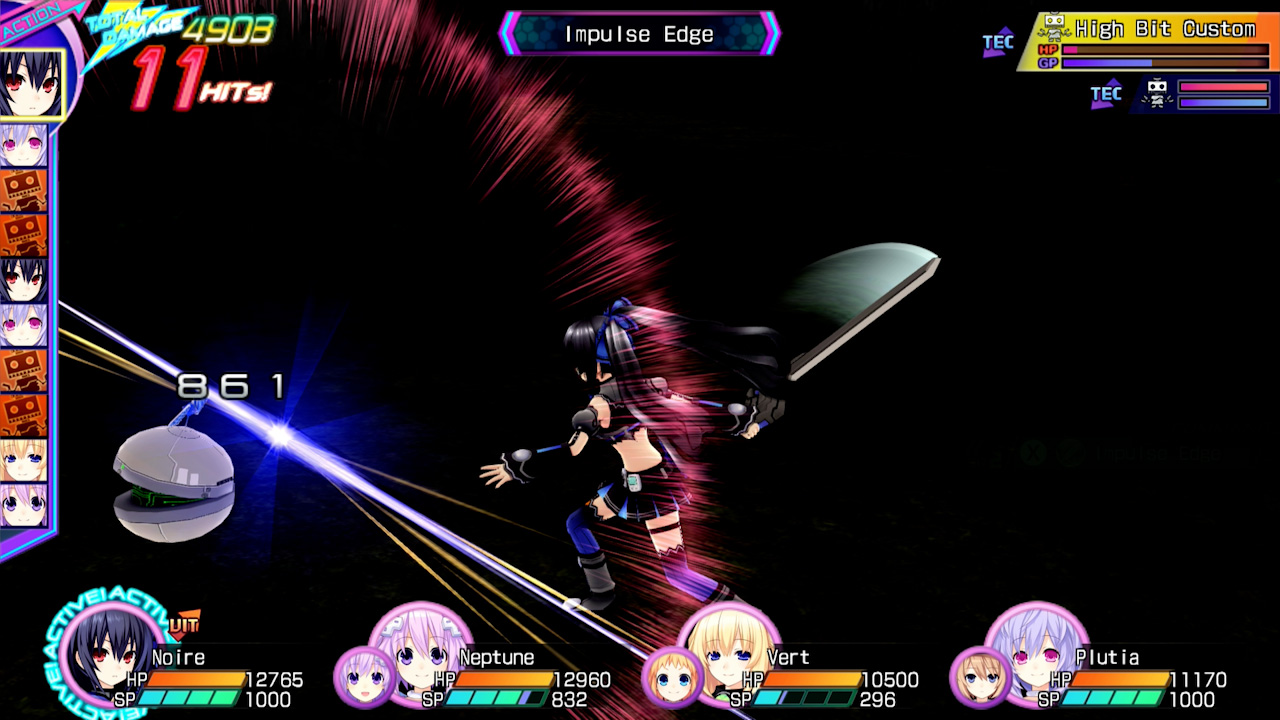Click the top TEC stat icon
1280x720 pixels.
tap(997, 42)
